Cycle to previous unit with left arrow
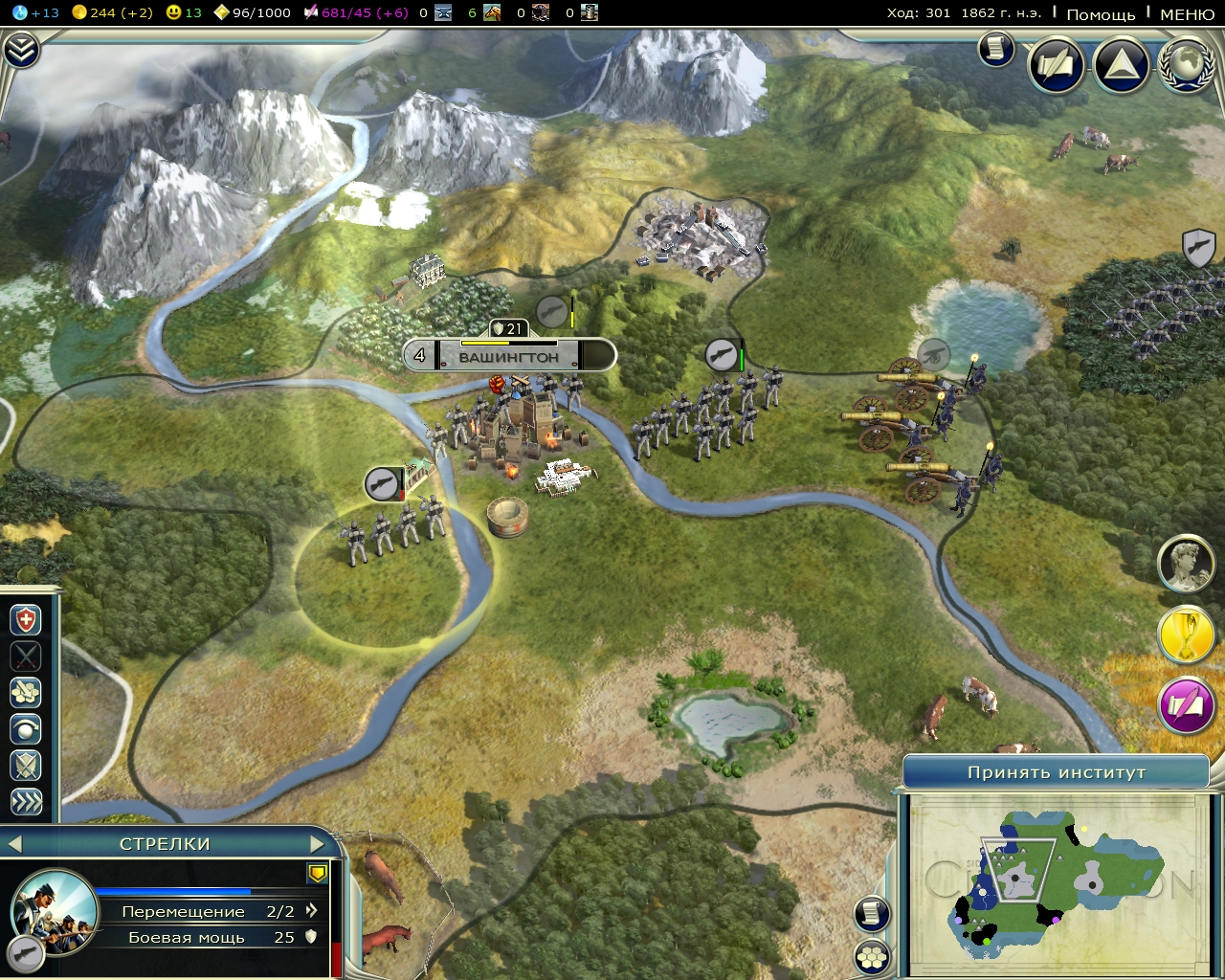 tap(13, 844)
